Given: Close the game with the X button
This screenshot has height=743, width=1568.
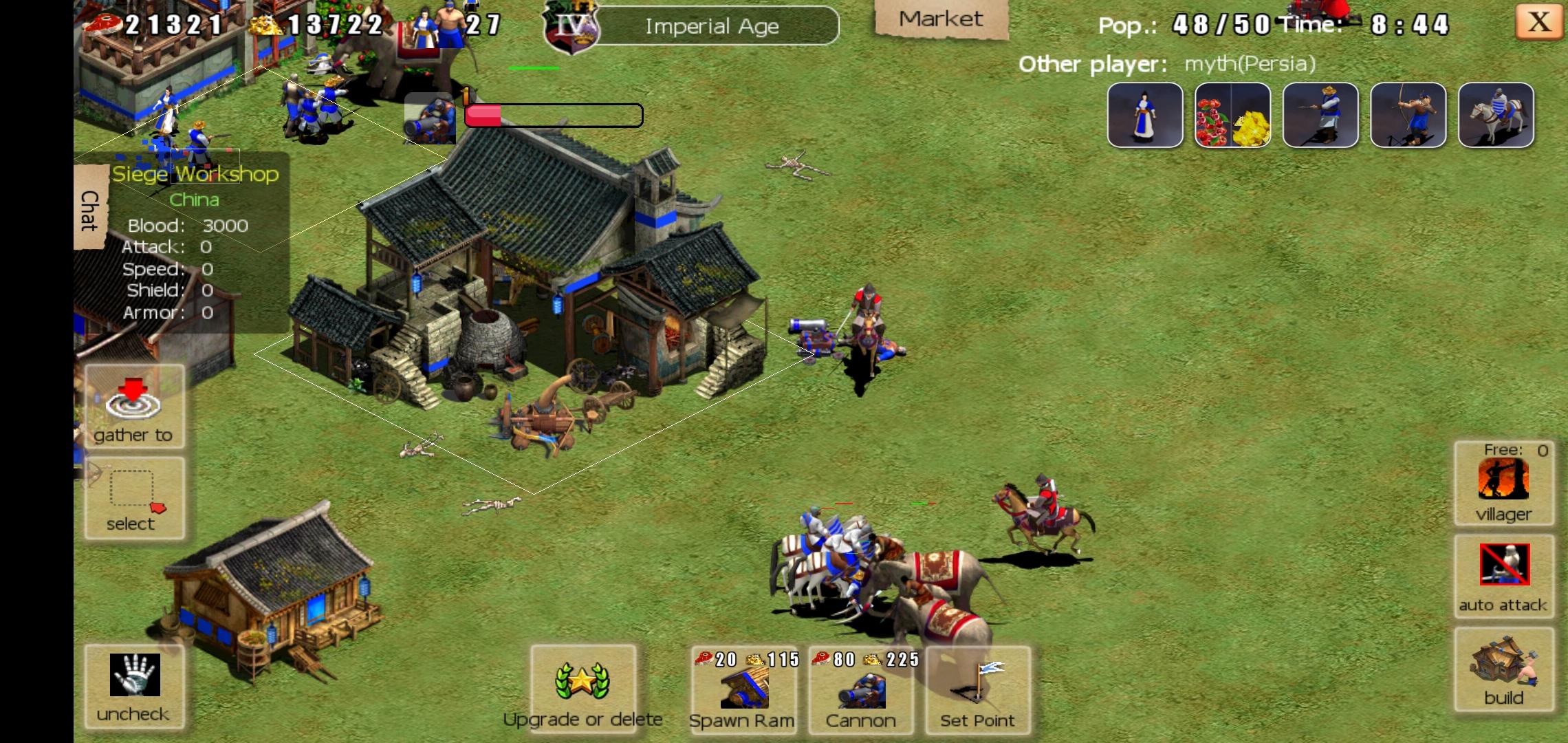Looking at the screenshot, I should [1538, 23].
